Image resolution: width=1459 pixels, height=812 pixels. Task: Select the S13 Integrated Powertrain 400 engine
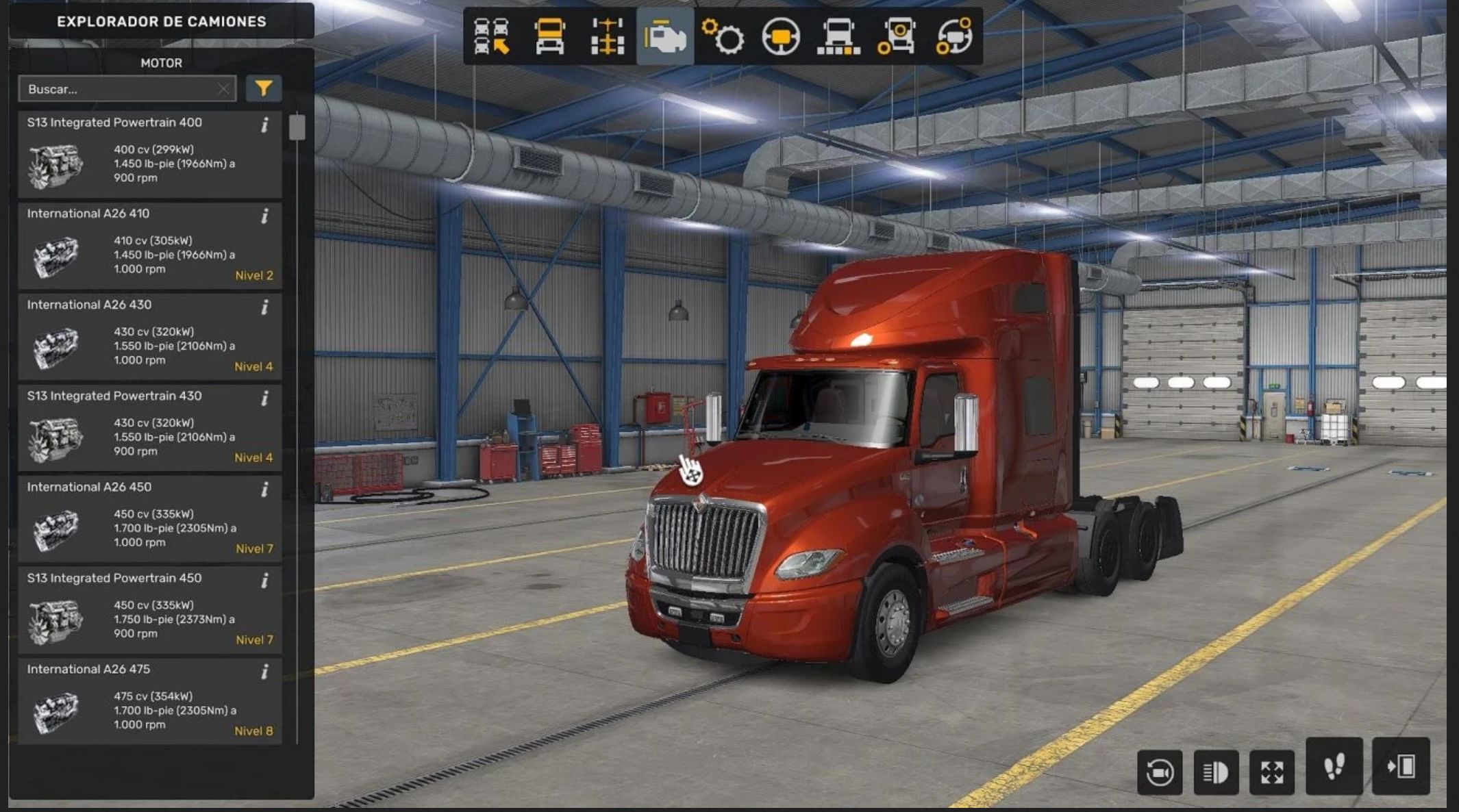click(149, 155)
